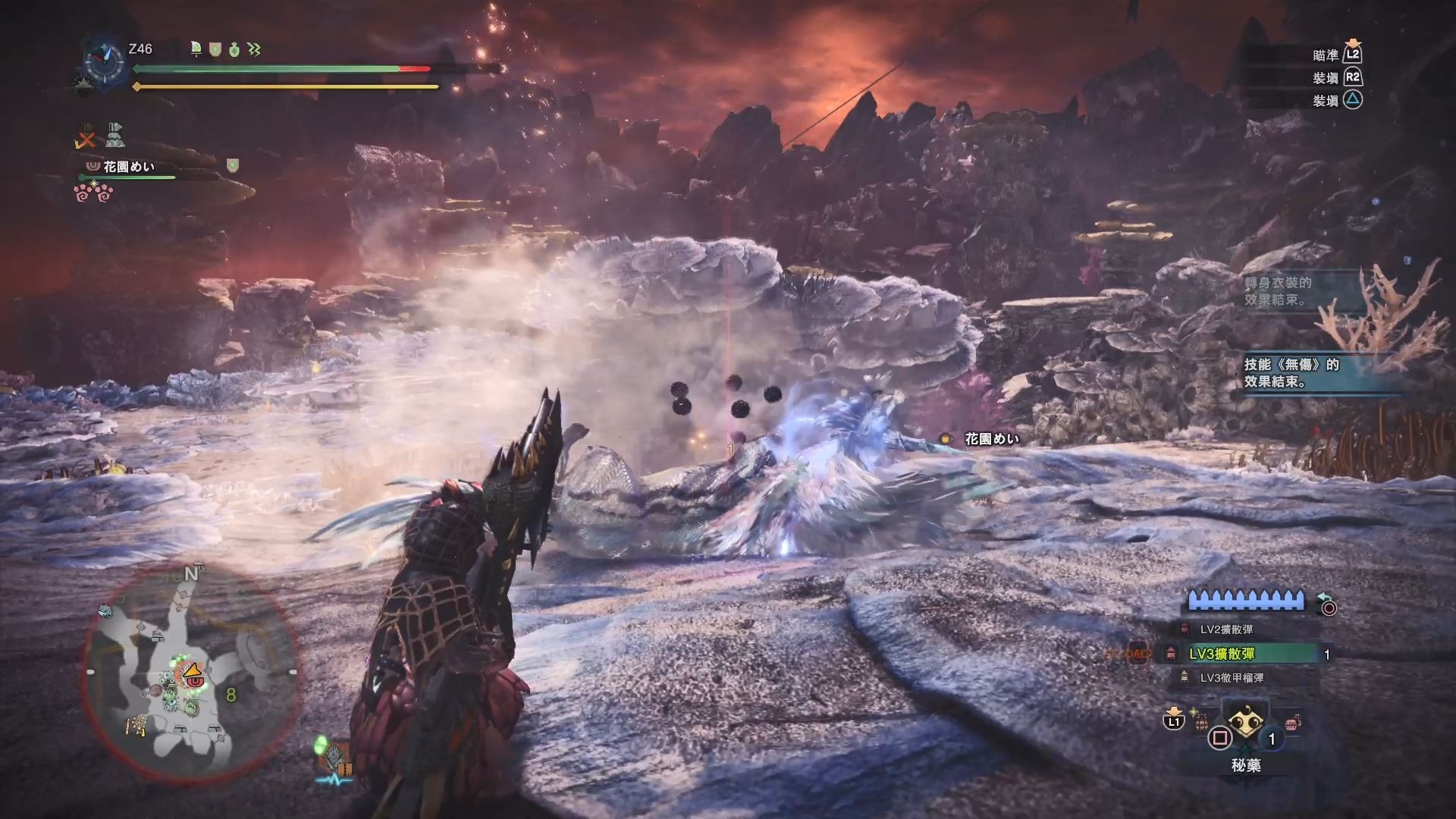Choose LV2擴散彈 from the ammo list
The image size is (1456, 819).
(x=1225, y=629)
